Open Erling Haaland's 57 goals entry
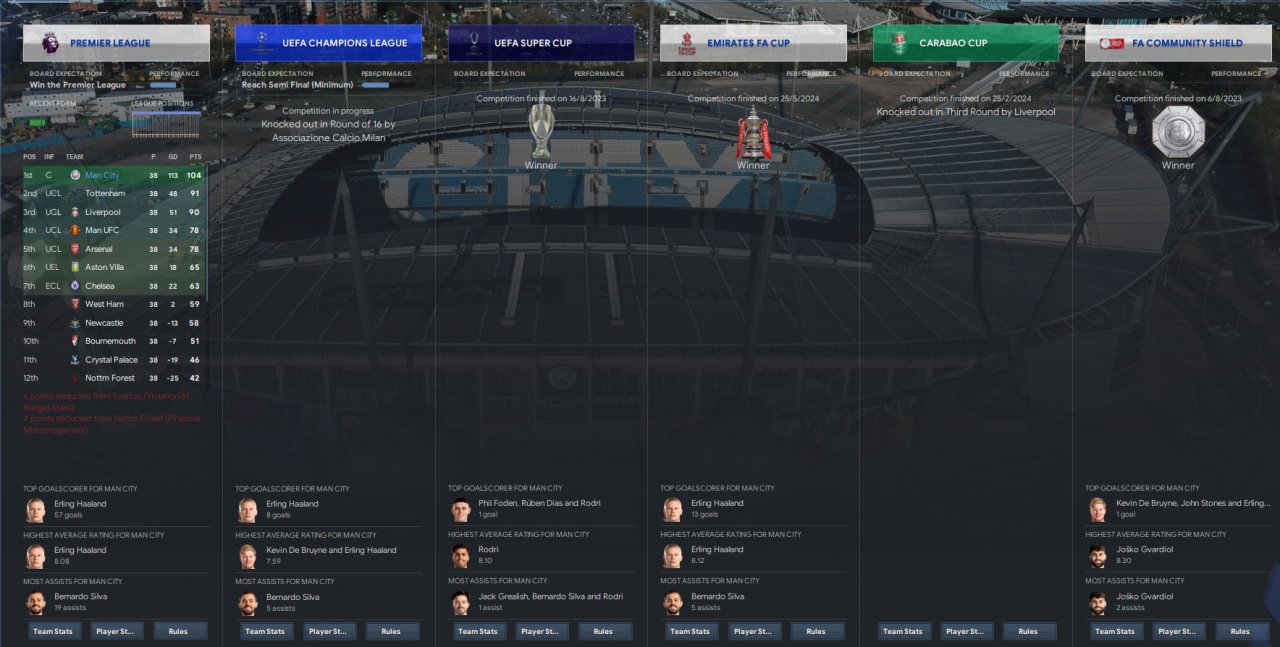Screen dimensions: 1280x647 coord(79,509)
